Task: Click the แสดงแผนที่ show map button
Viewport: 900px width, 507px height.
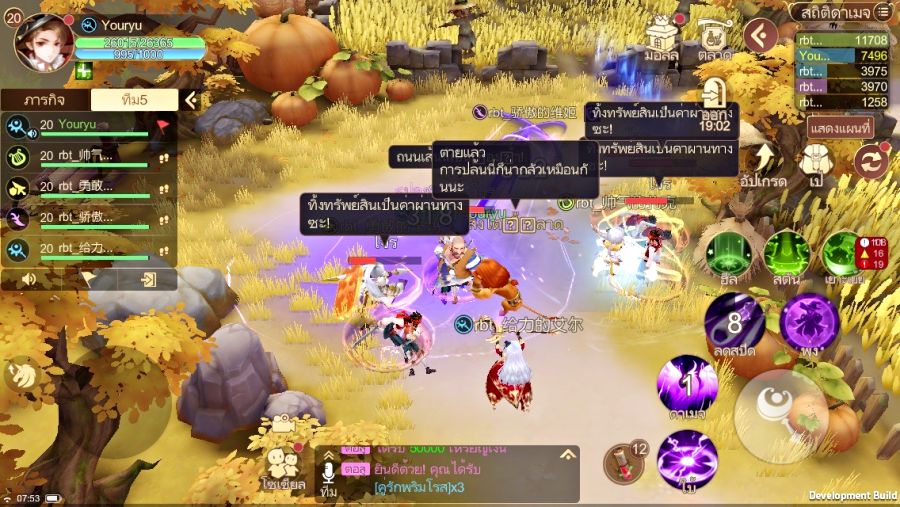Action: [x=840, y=127]
